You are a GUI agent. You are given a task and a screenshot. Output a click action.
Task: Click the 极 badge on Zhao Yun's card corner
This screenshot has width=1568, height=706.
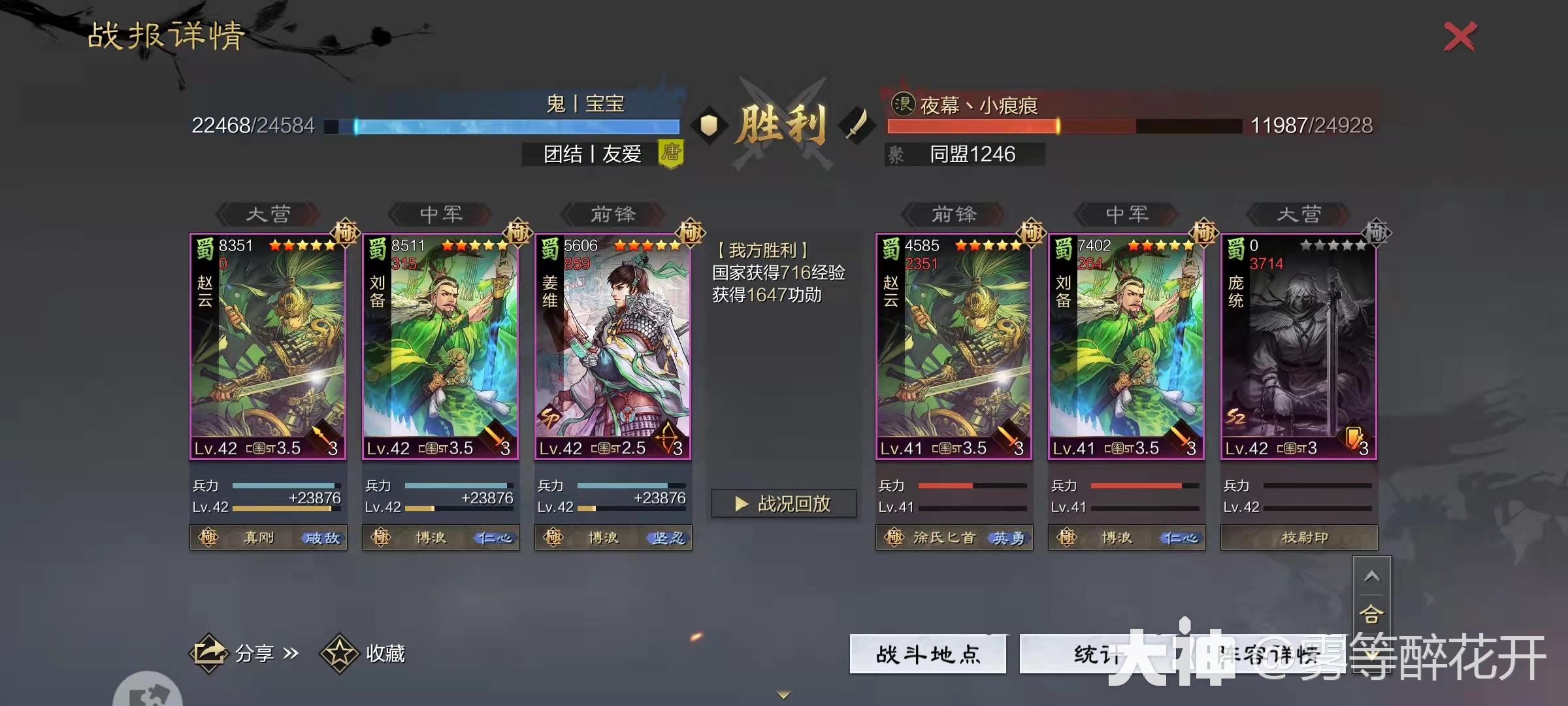344,233
